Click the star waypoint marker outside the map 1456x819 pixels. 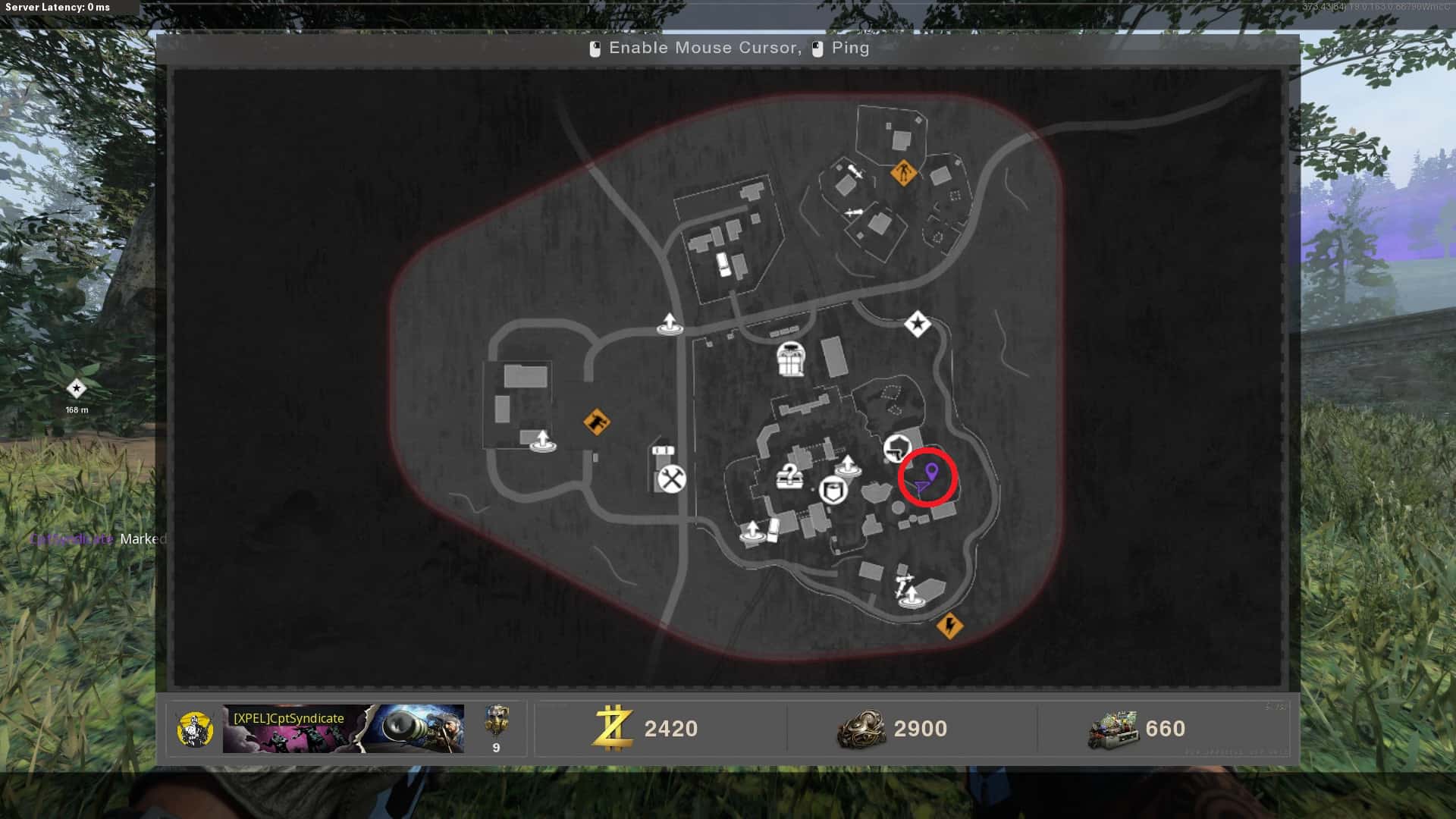[76, 389]
